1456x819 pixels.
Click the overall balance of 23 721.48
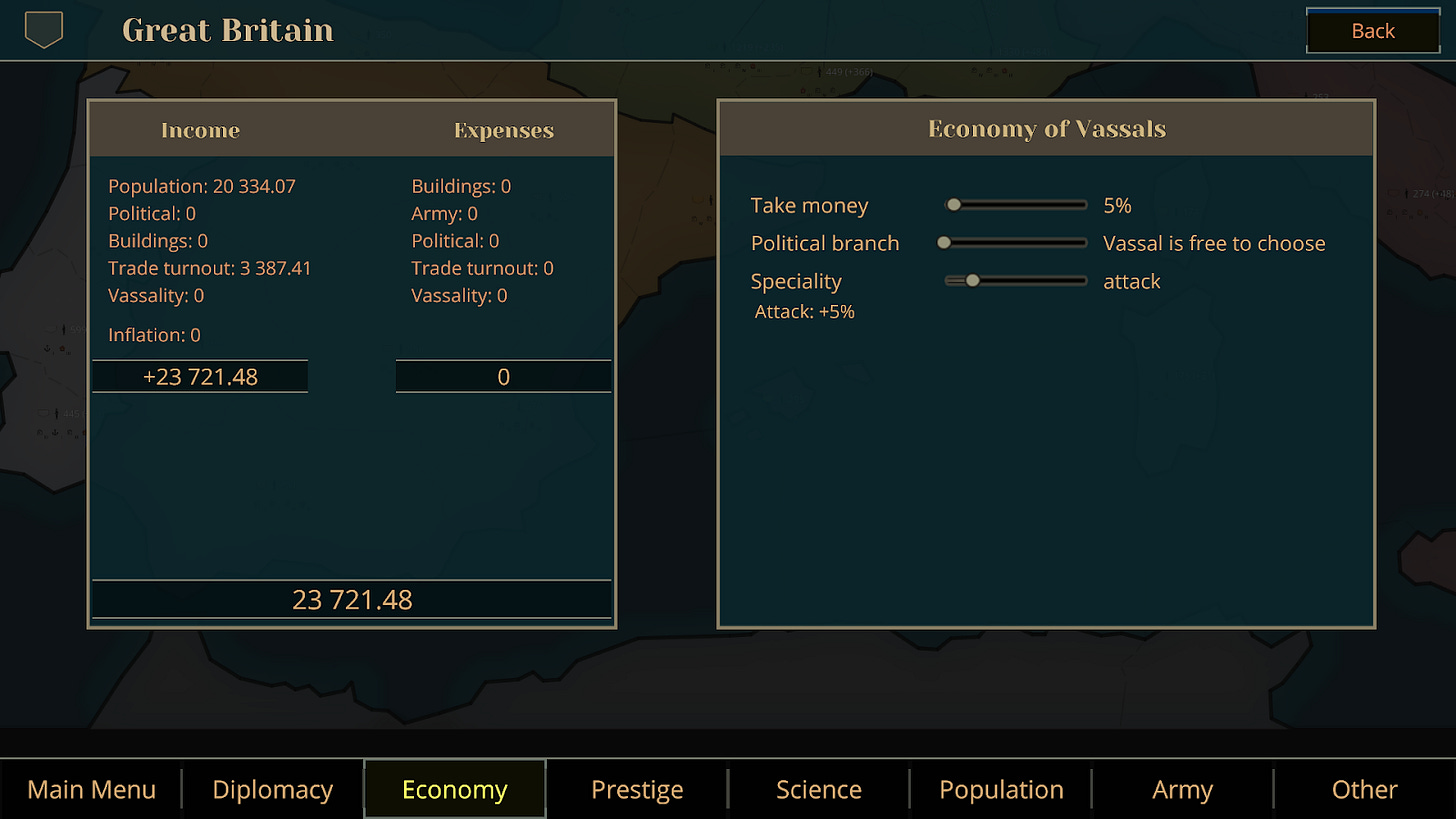(x=351, y=599)
